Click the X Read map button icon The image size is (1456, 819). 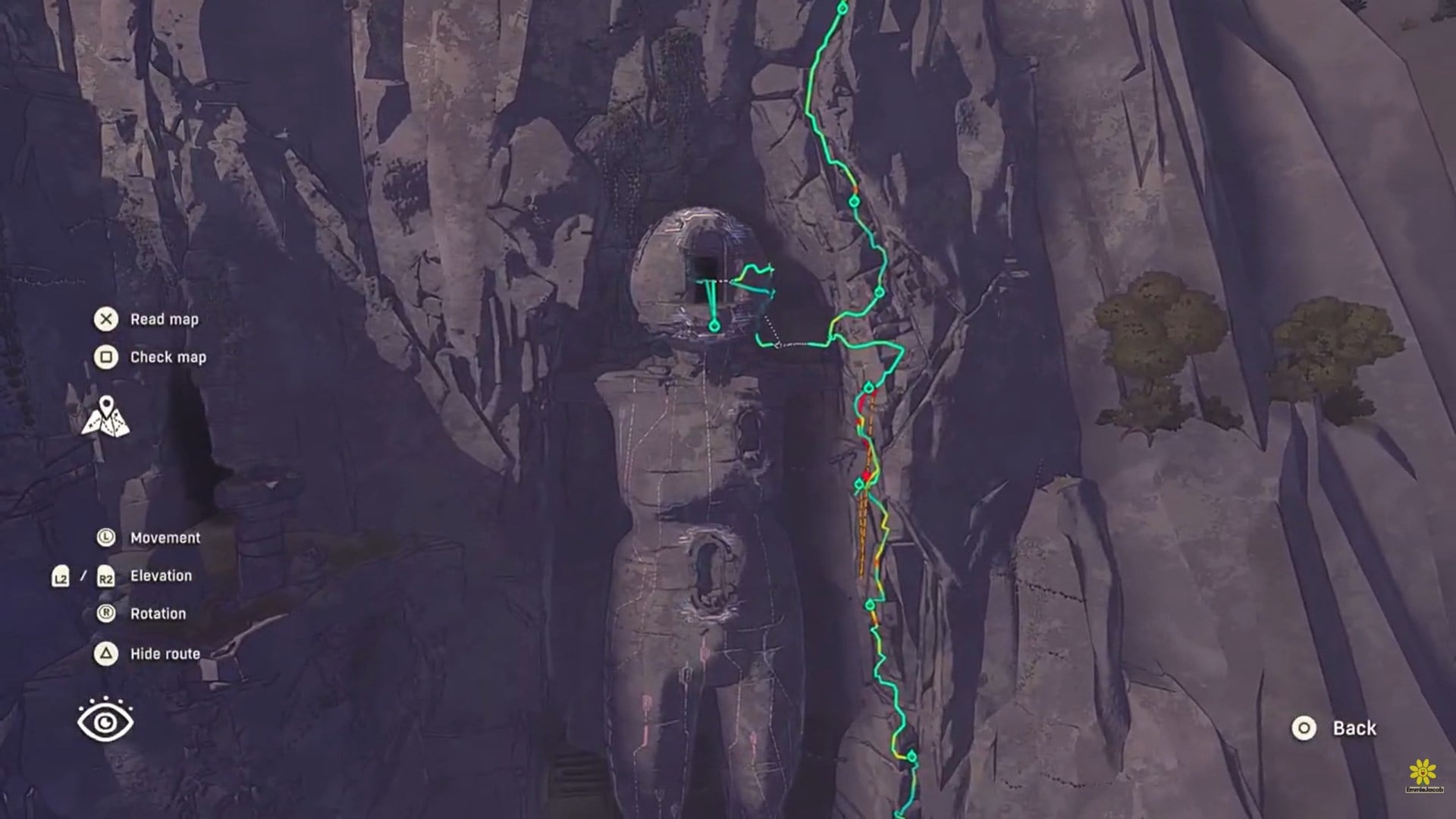pos(107,319)
